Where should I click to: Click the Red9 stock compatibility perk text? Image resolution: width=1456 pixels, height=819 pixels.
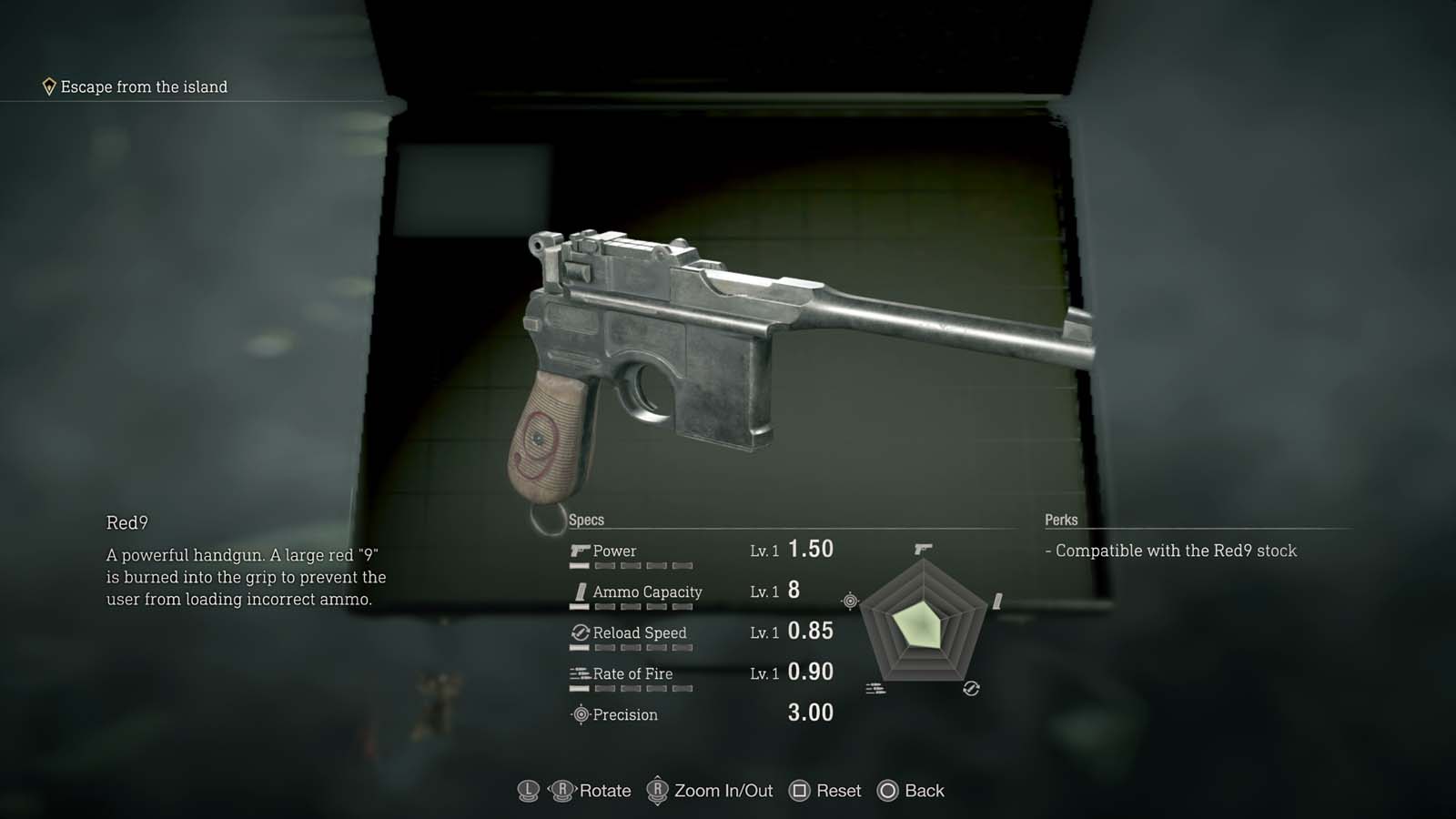click(1172, 551)
